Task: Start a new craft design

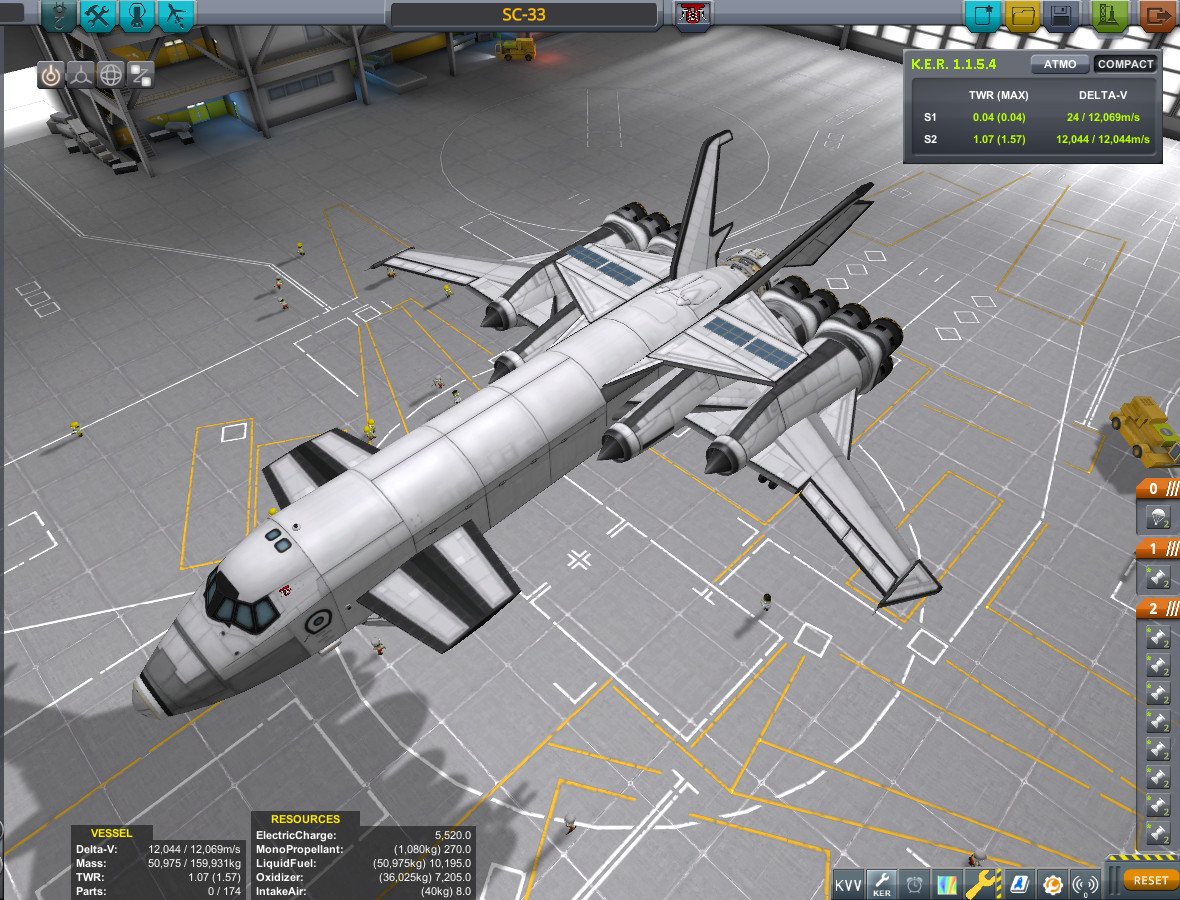Action: (981, 16)
